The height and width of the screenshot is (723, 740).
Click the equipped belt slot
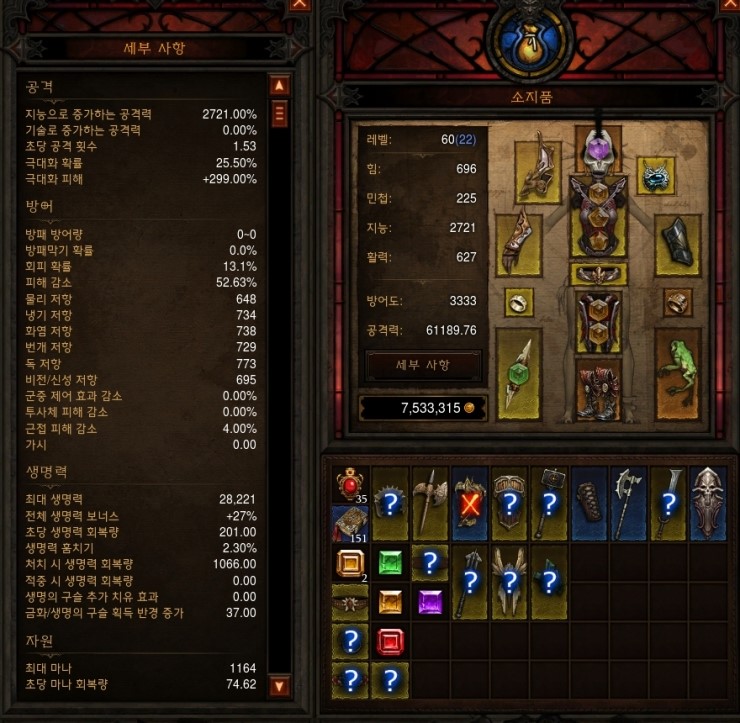[598, 273]
